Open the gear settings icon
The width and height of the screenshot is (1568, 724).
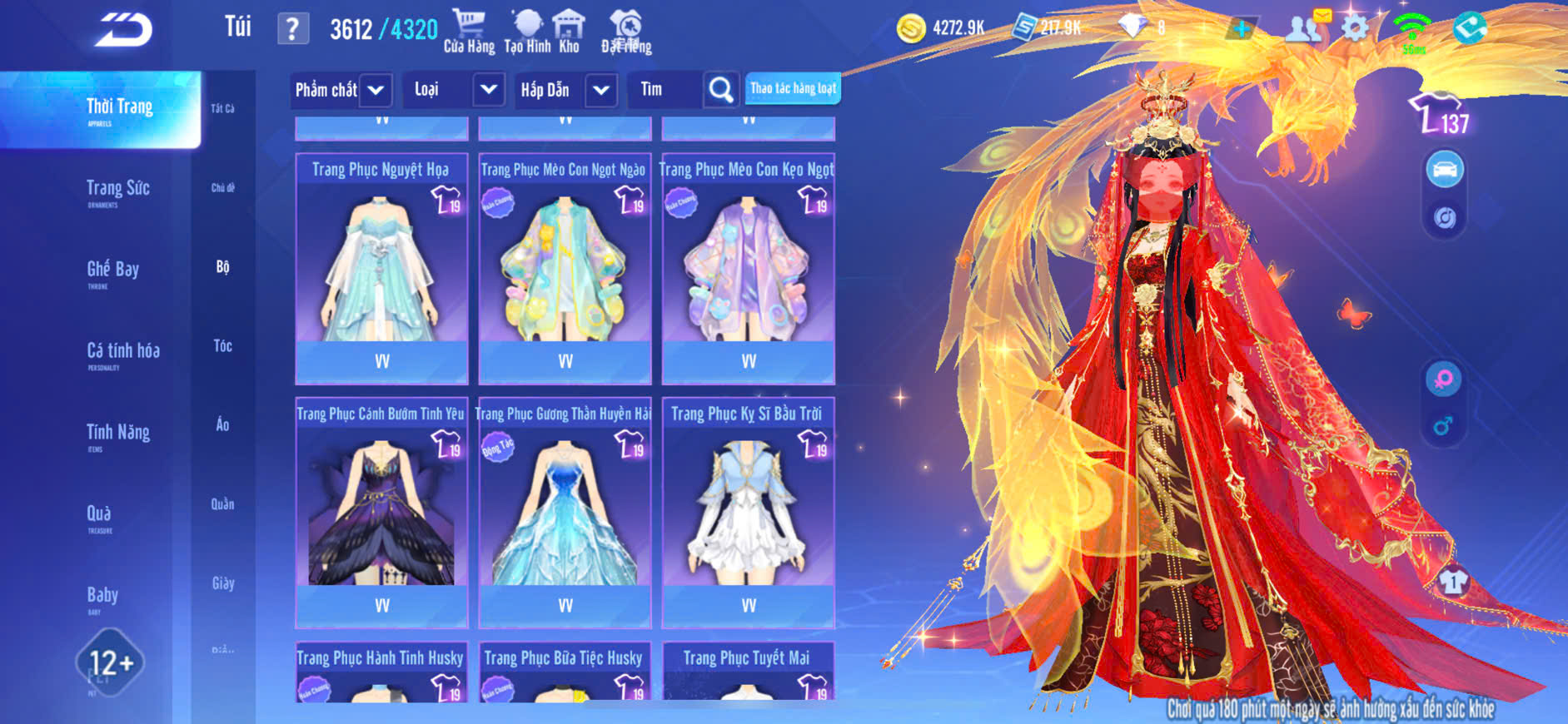1355,28
